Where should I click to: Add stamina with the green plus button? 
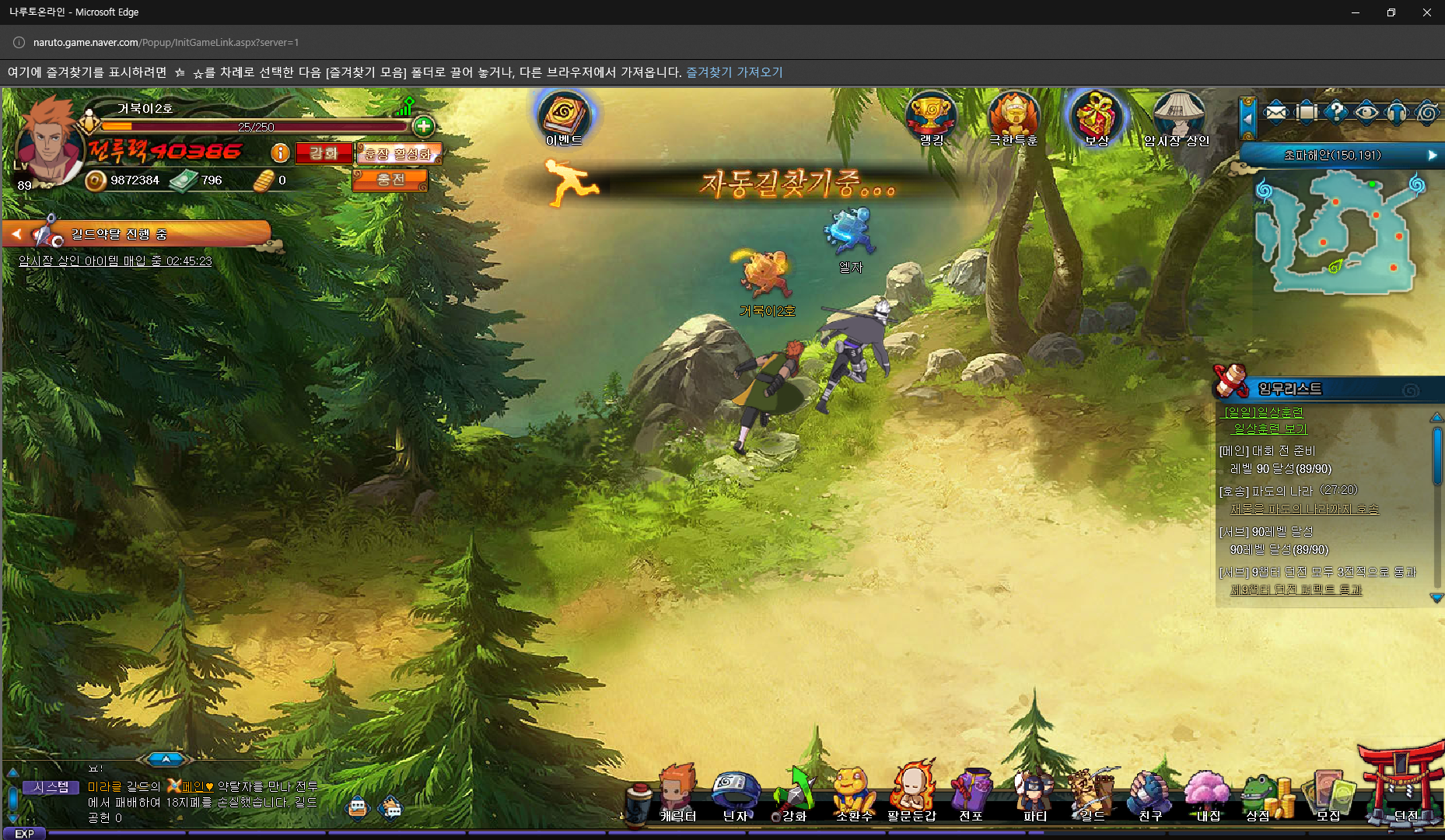[x=424, y=126]
